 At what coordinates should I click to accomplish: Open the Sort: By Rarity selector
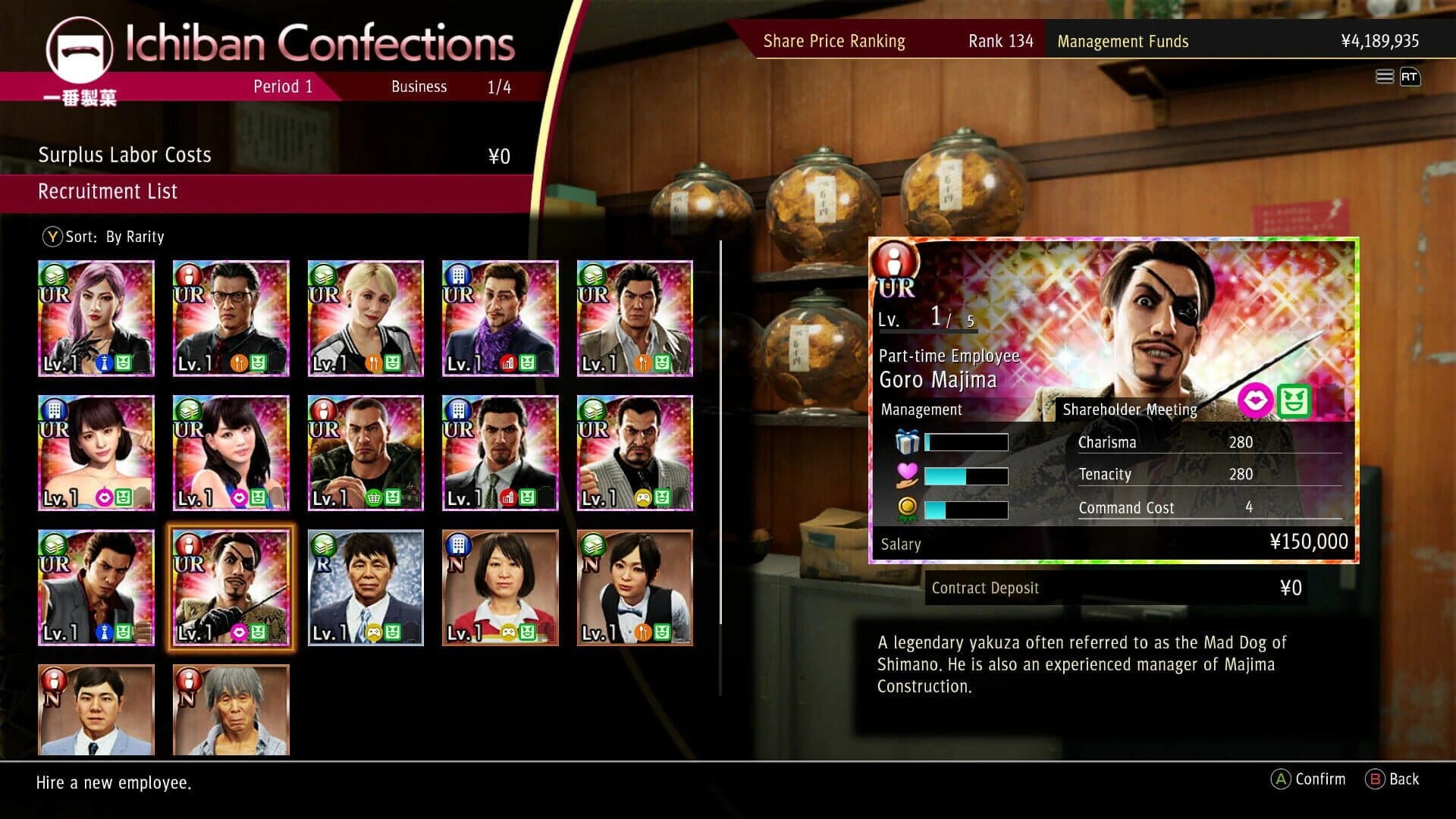point(105,237)
